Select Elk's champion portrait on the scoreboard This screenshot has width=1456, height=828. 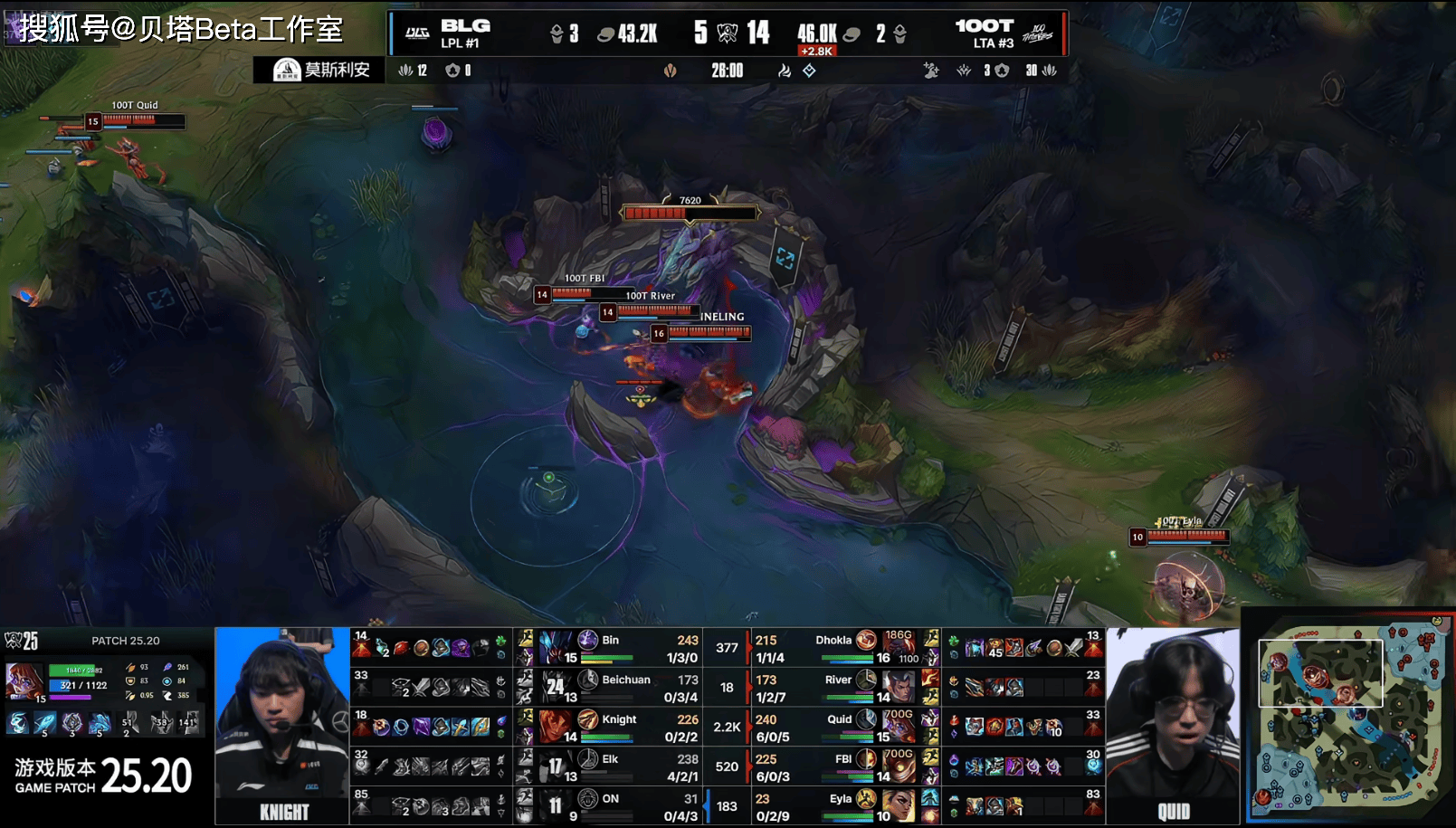[556, 766]
